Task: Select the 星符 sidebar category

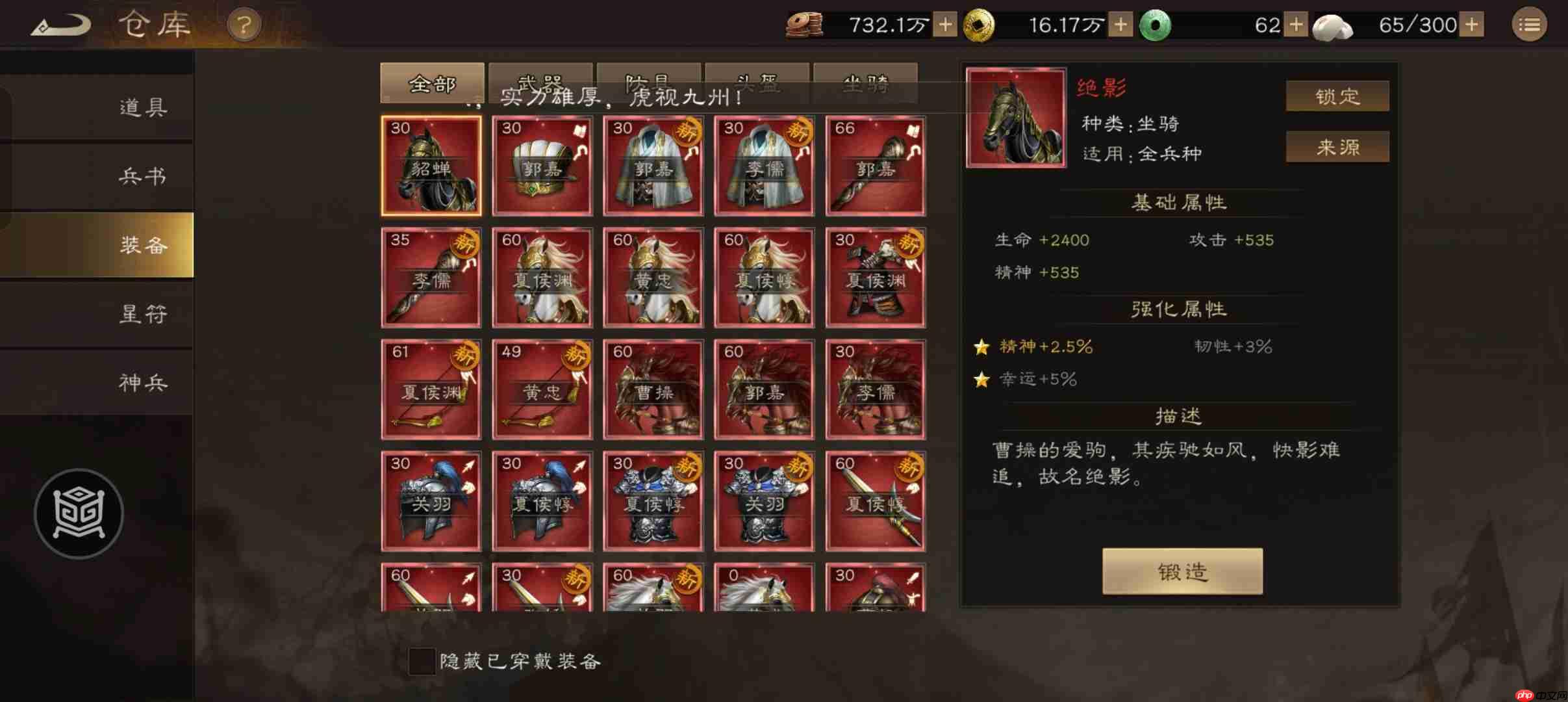Action: tap(143, 314)
